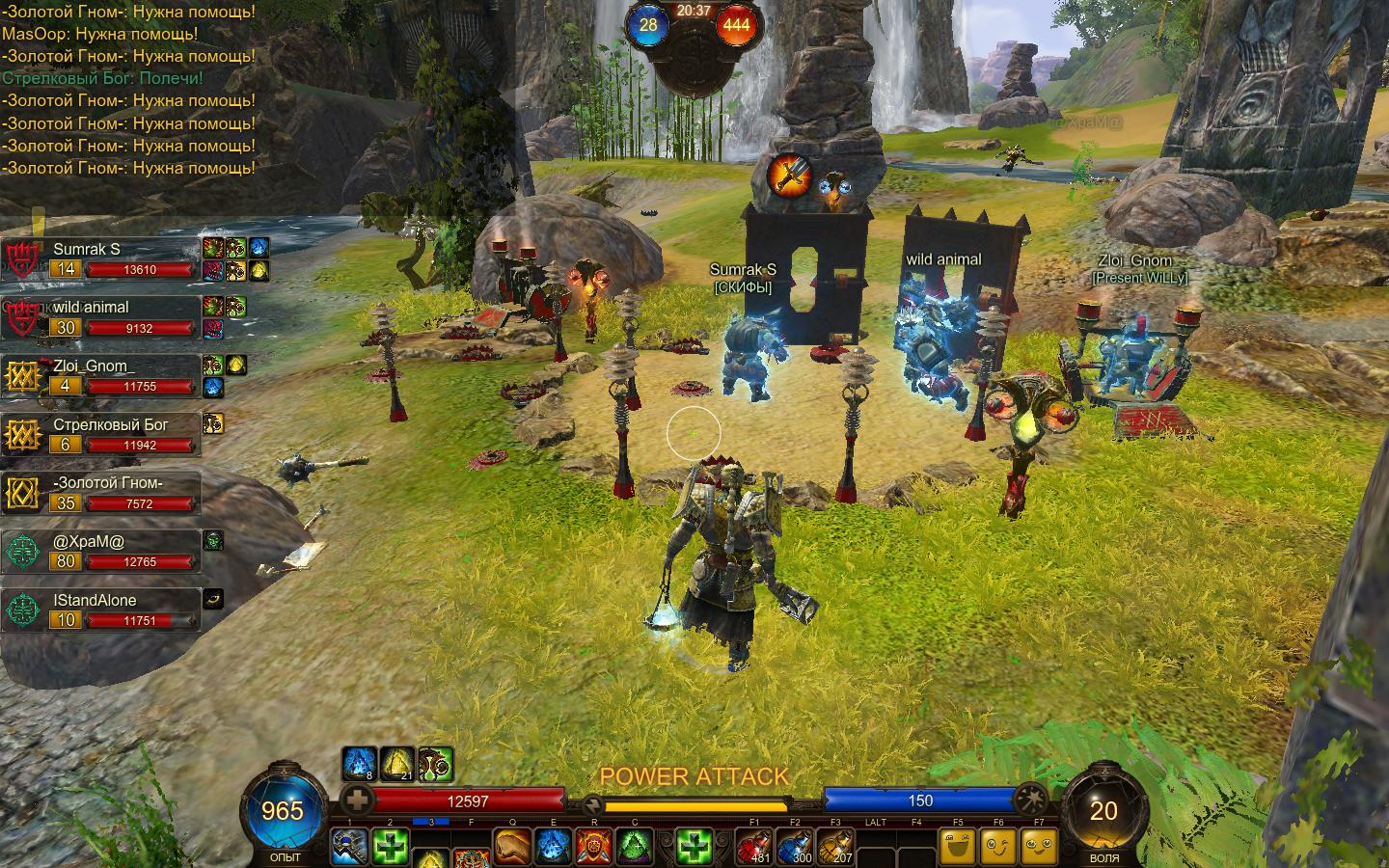
Task: Send the laughing face emote on F5
Action: coord(958,848)
